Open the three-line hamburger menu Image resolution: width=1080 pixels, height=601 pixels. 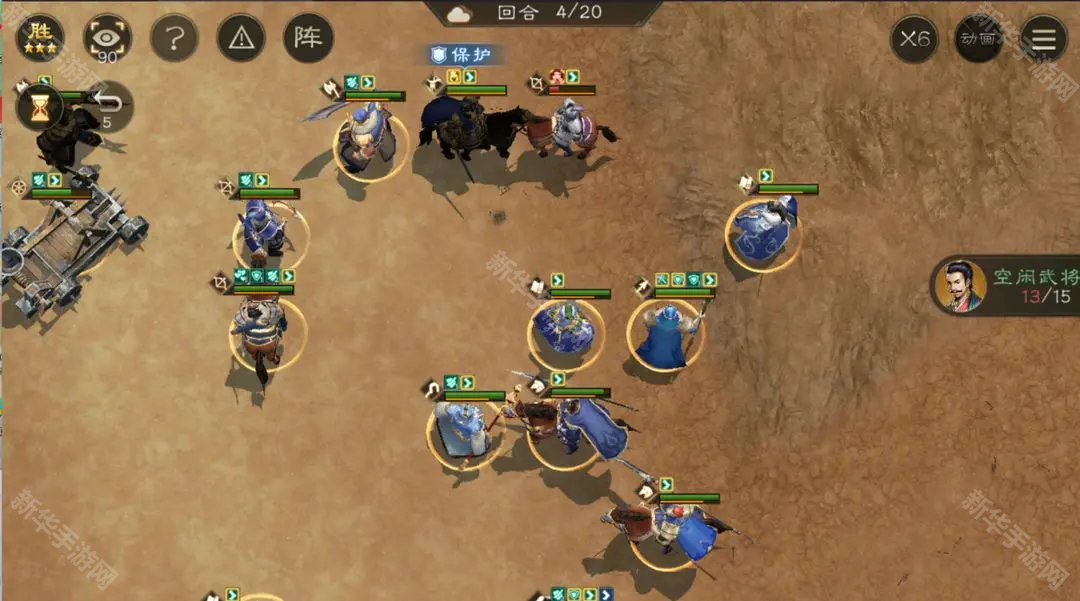(x=1043, y=39)
